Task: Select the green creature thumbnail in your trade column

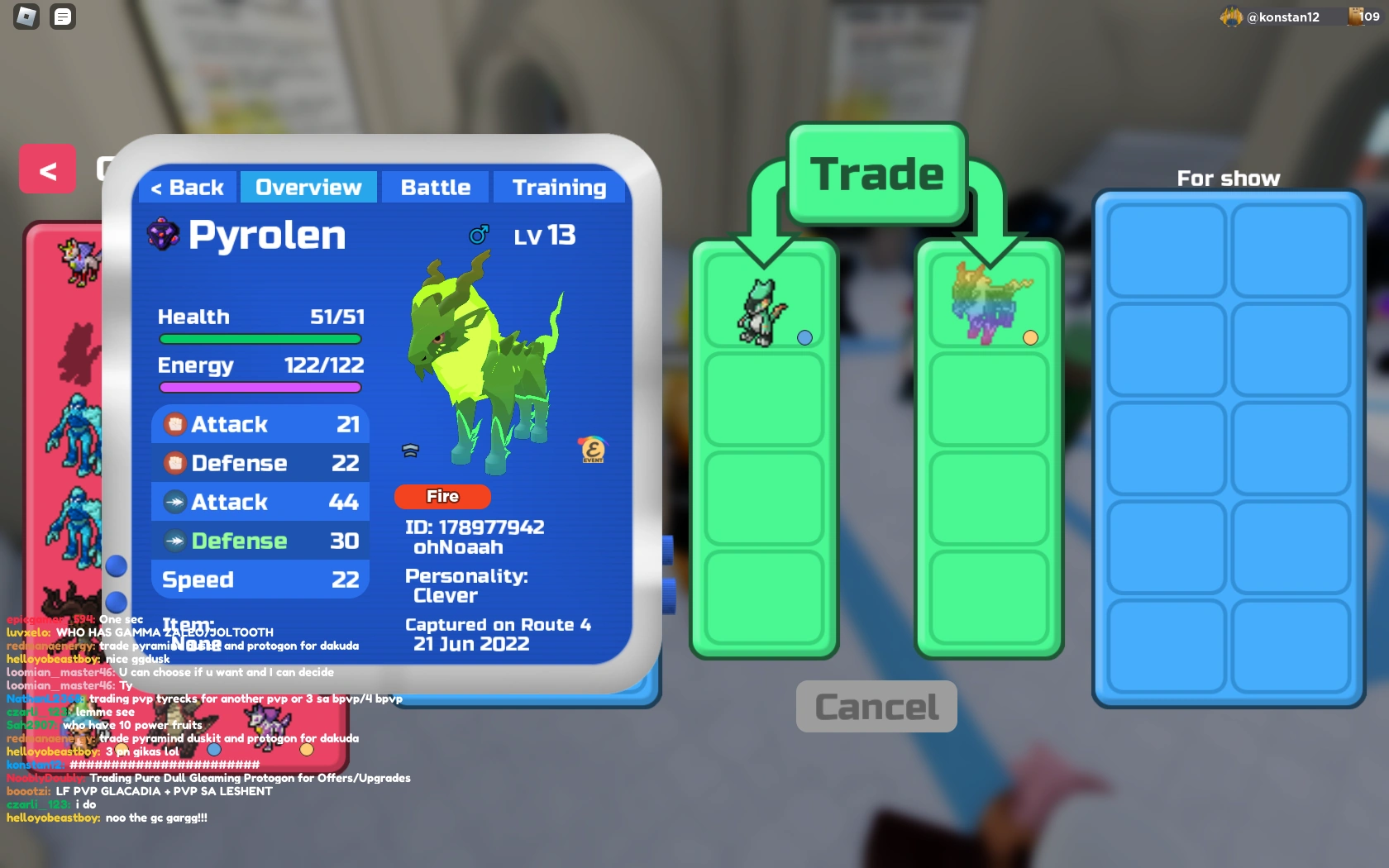Action: click(762, 312)
